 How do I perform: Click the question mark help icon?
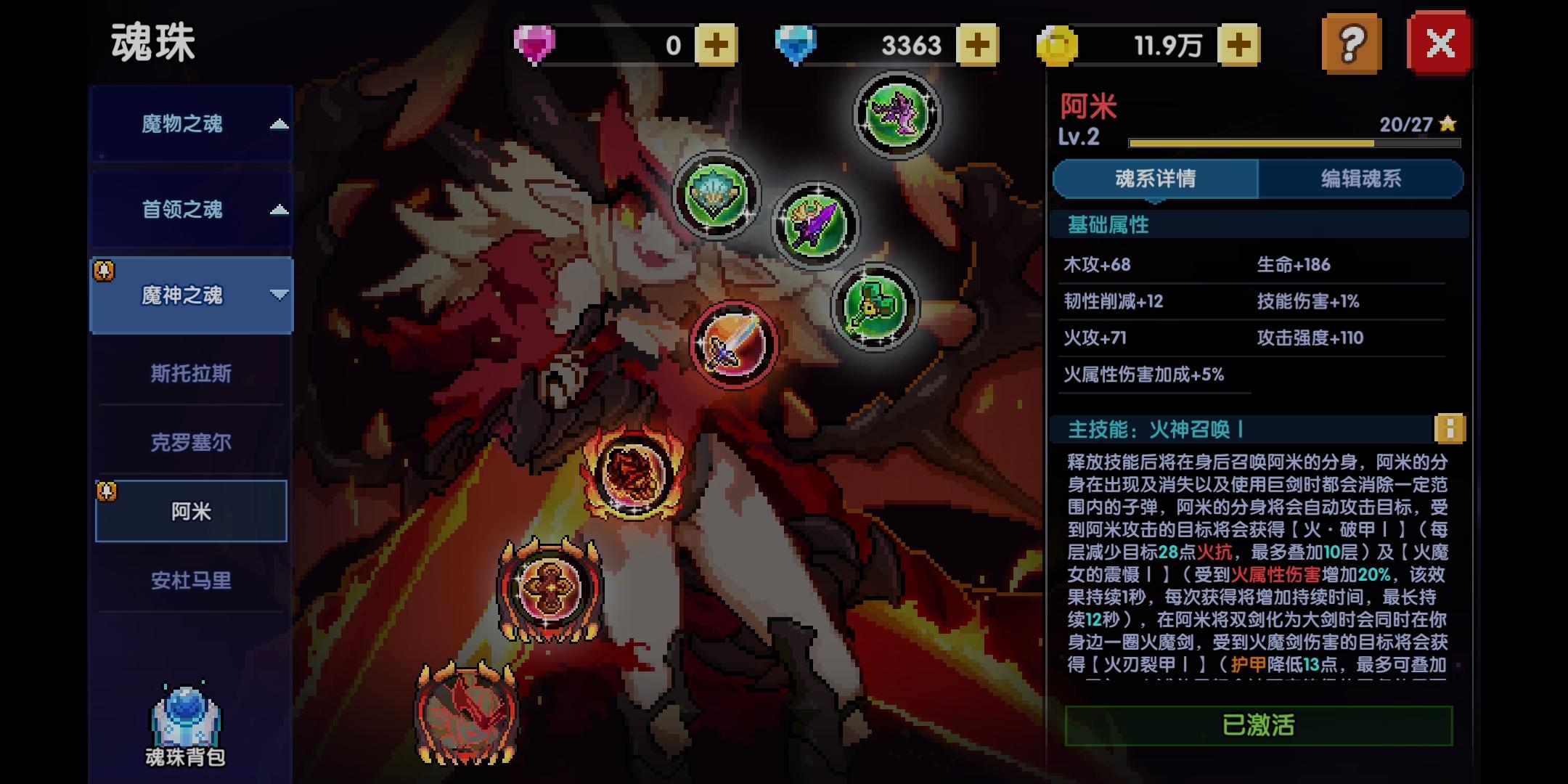1352,44
